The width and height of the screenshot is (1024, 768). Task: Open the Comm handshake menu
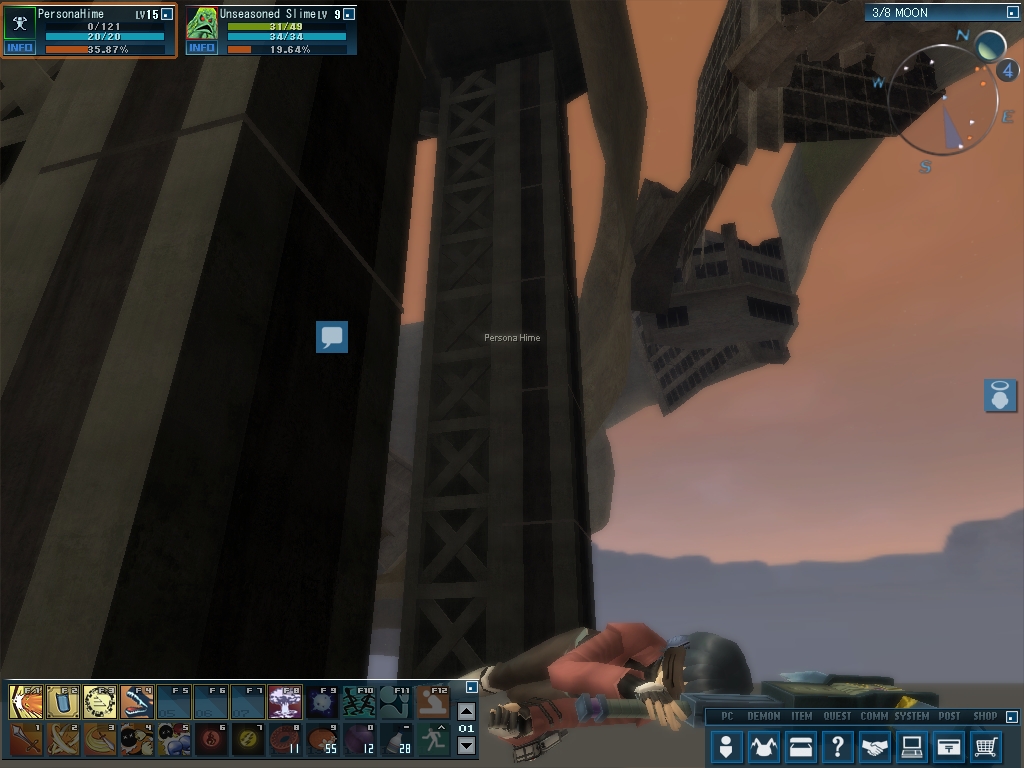click(875, 746)
